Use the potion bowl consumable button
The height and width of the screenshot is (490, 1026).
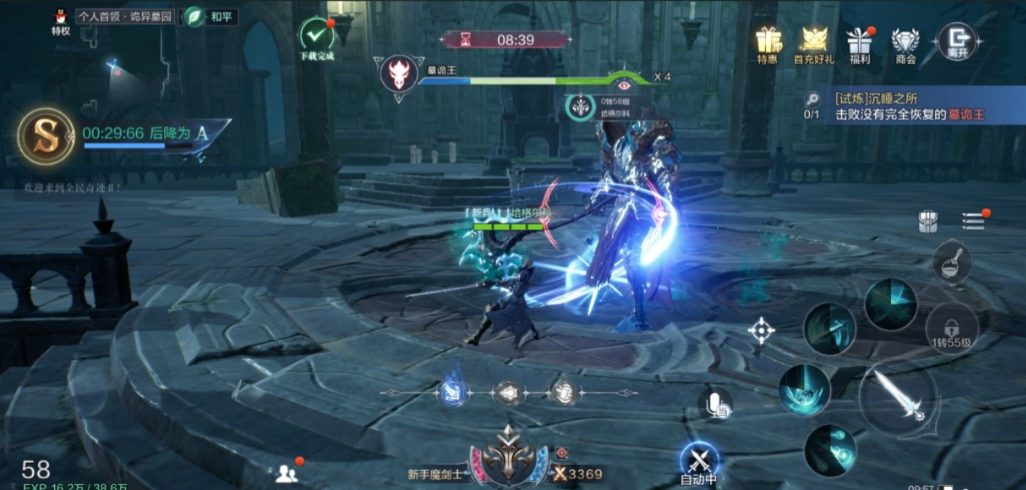pyautogui.click(x=951, y=262)
